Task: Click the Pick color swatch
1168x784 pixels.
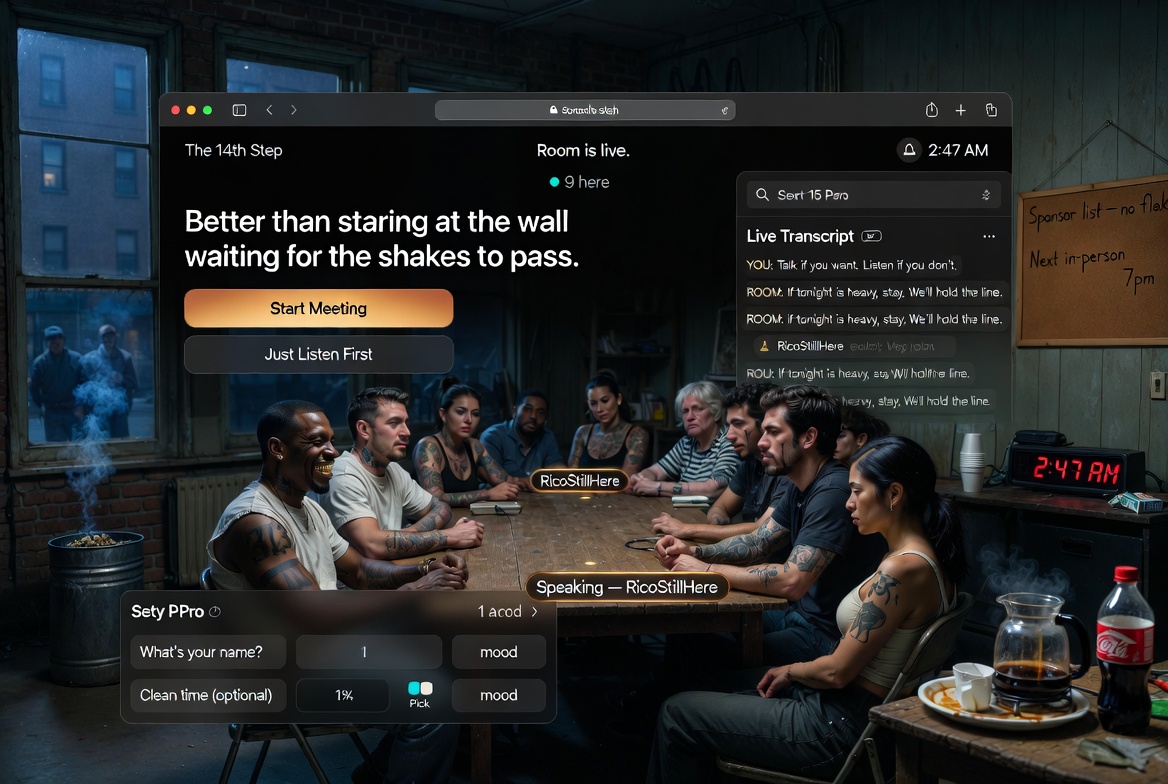Action: click(x=420, y=689)
